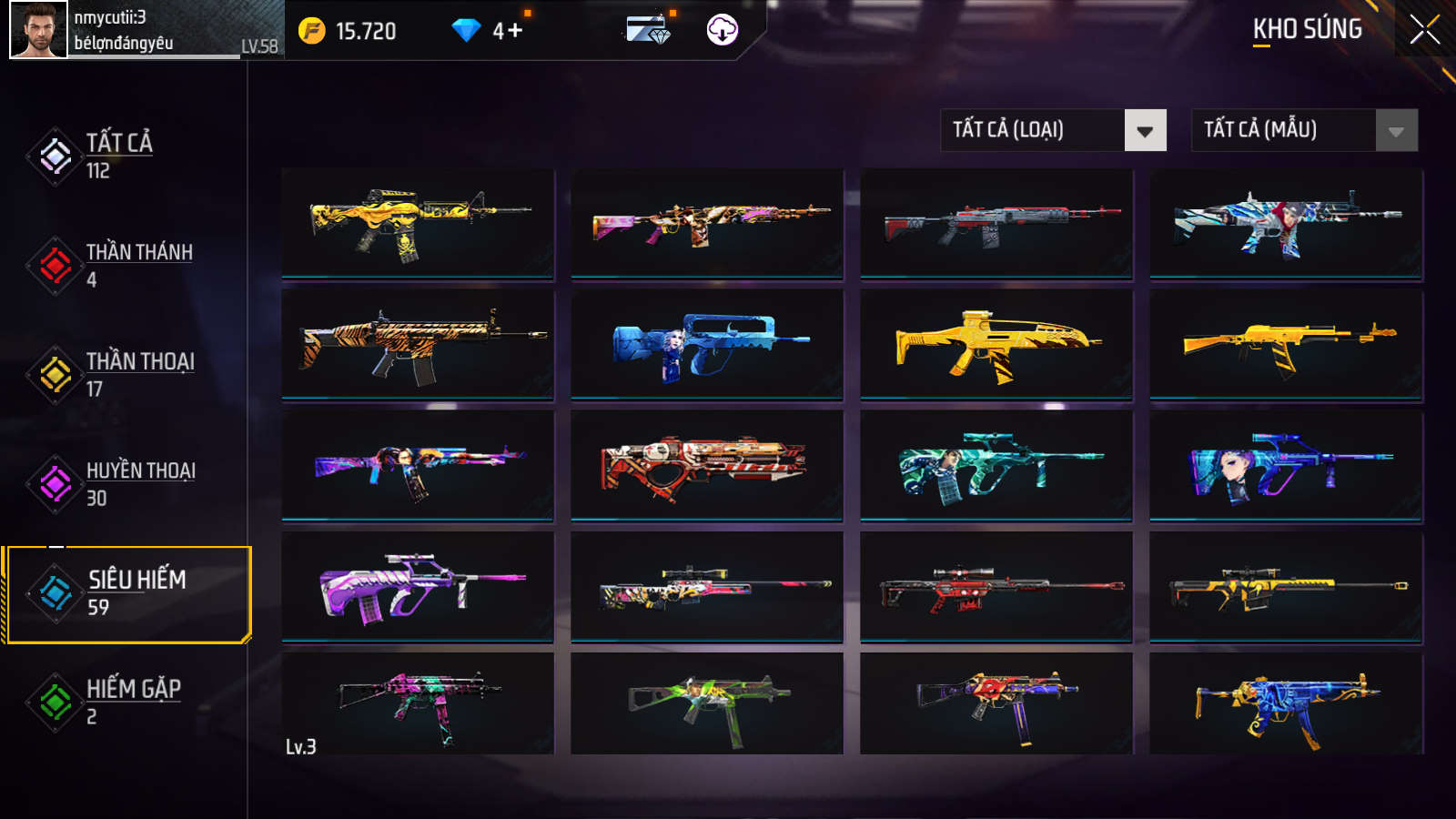
Task: Open the diamond card membership icon
Action: (648, 30)
